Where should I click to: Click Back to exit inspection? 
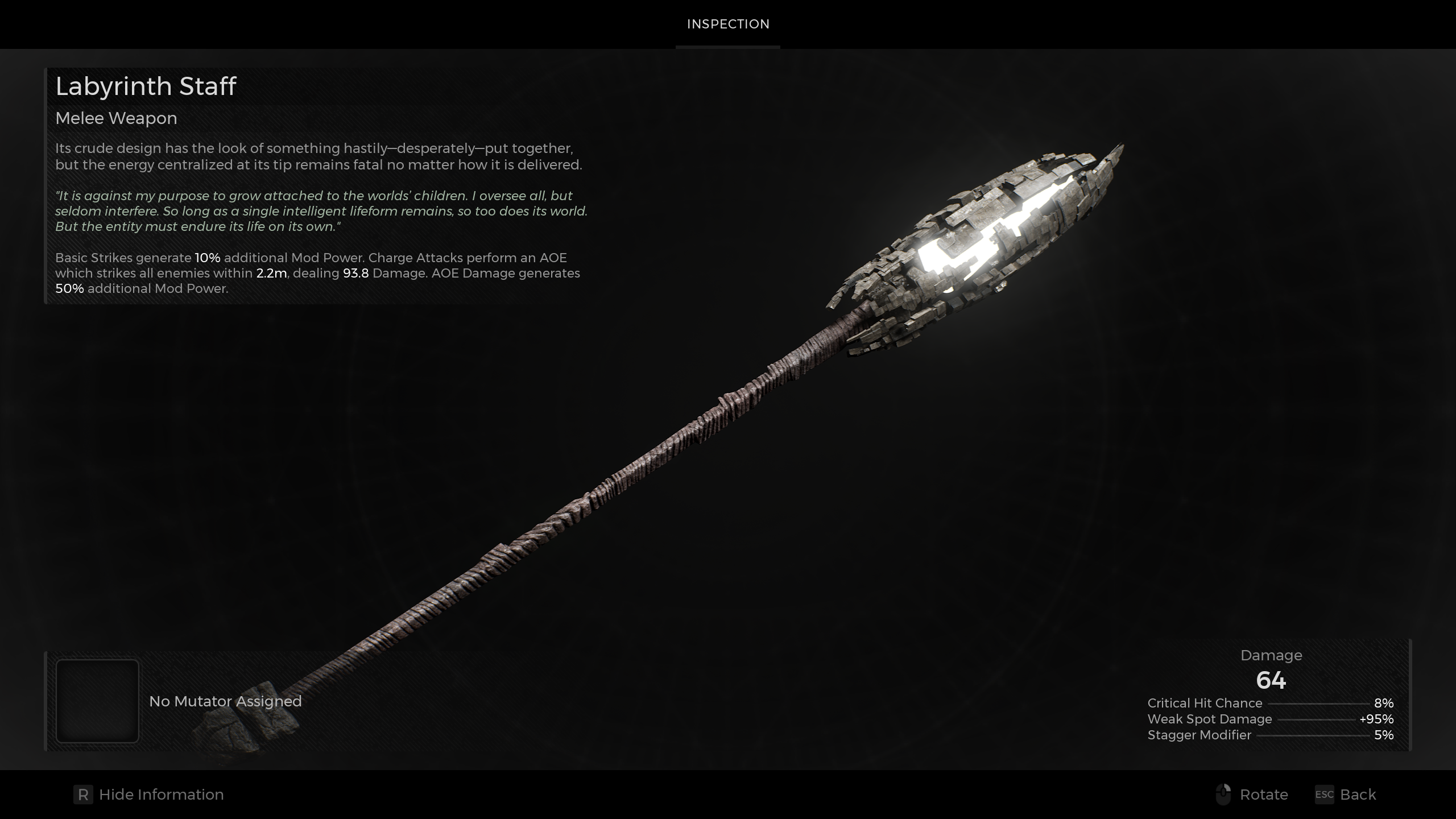click(1359, 795)
